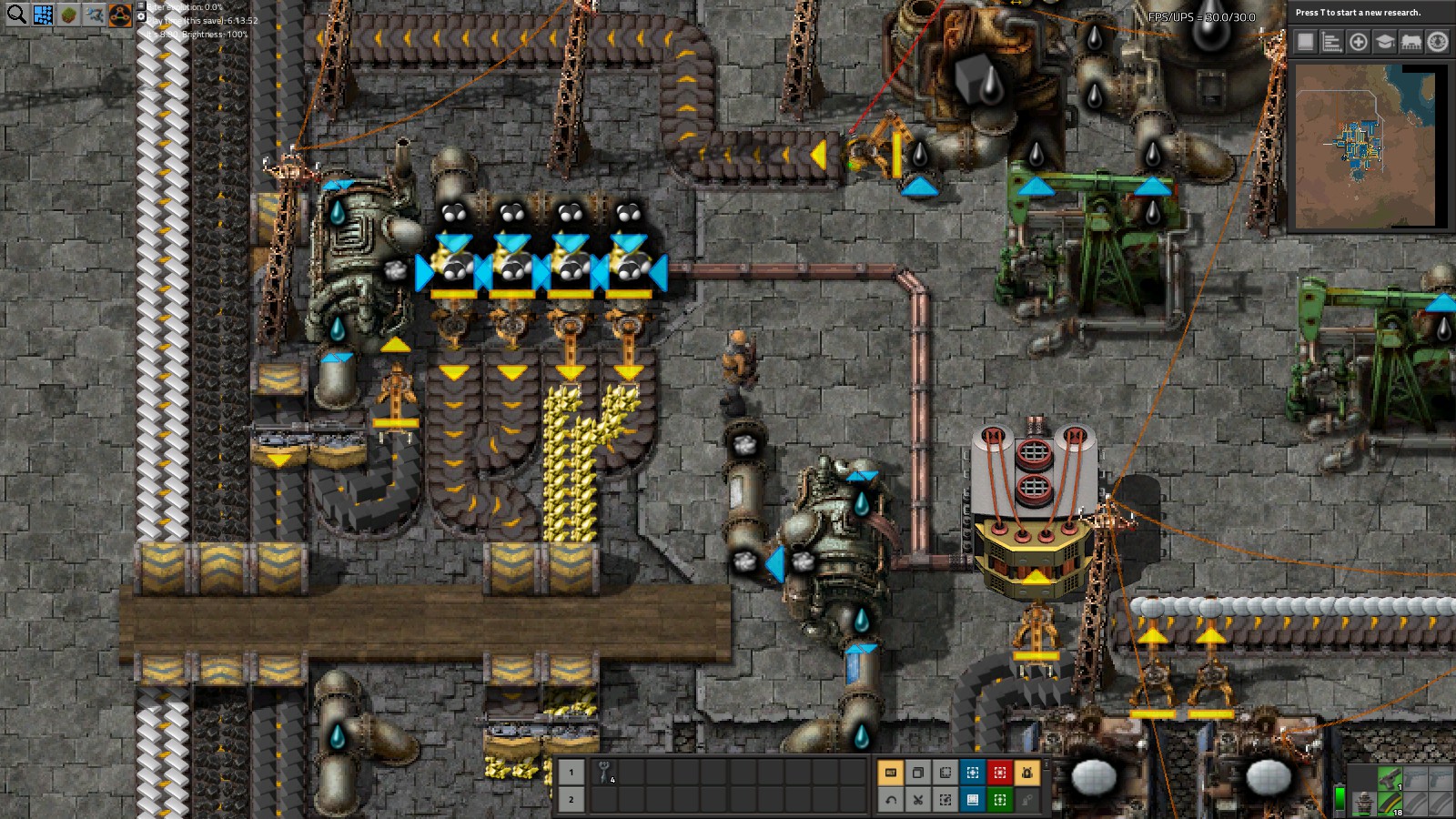This screenshot has height=819, width=1456.
Task: Activate the orange circuit network triangle button
Action: (x=120, y=15)
